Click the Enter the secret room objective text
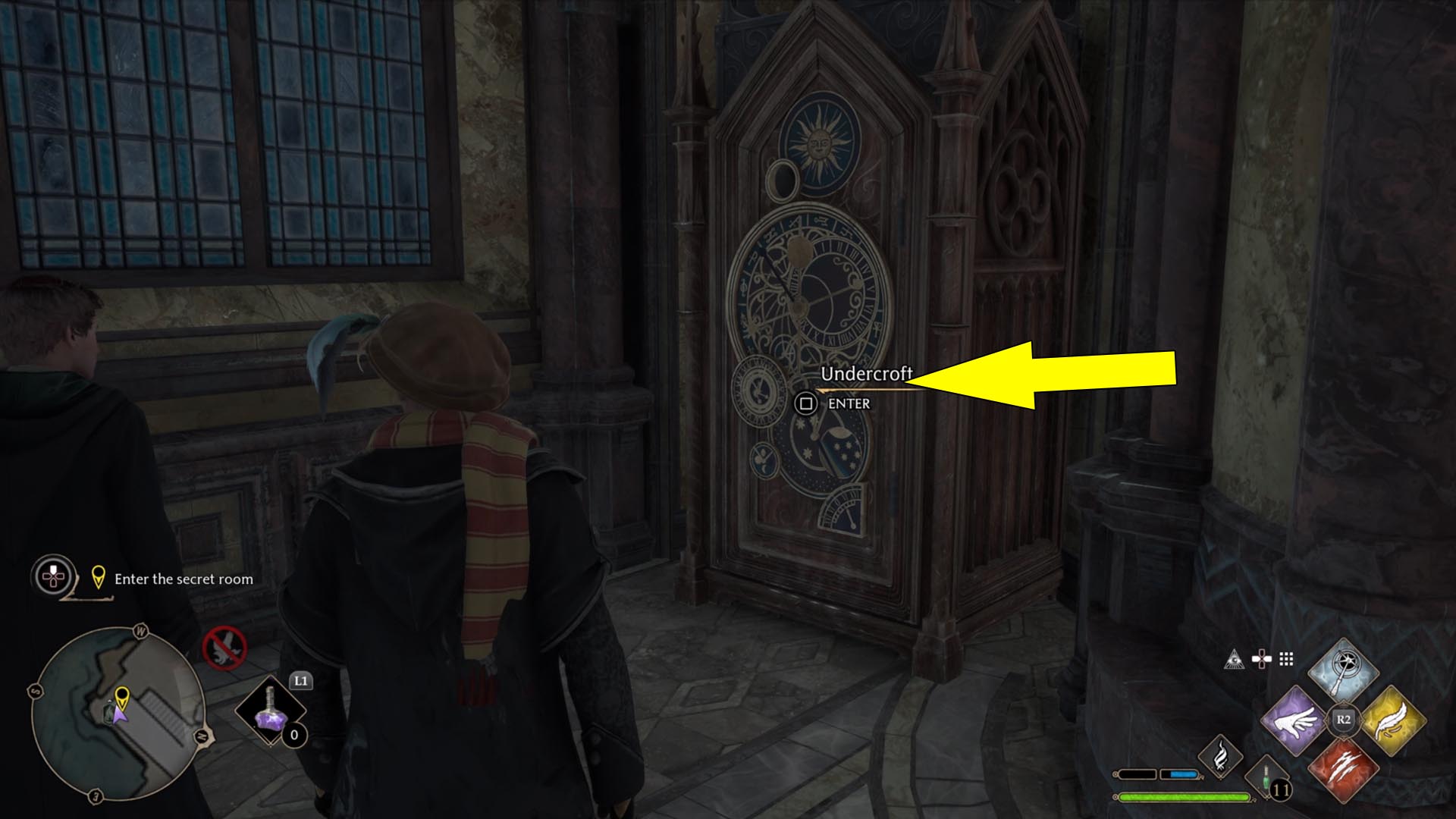 (184, 580)
